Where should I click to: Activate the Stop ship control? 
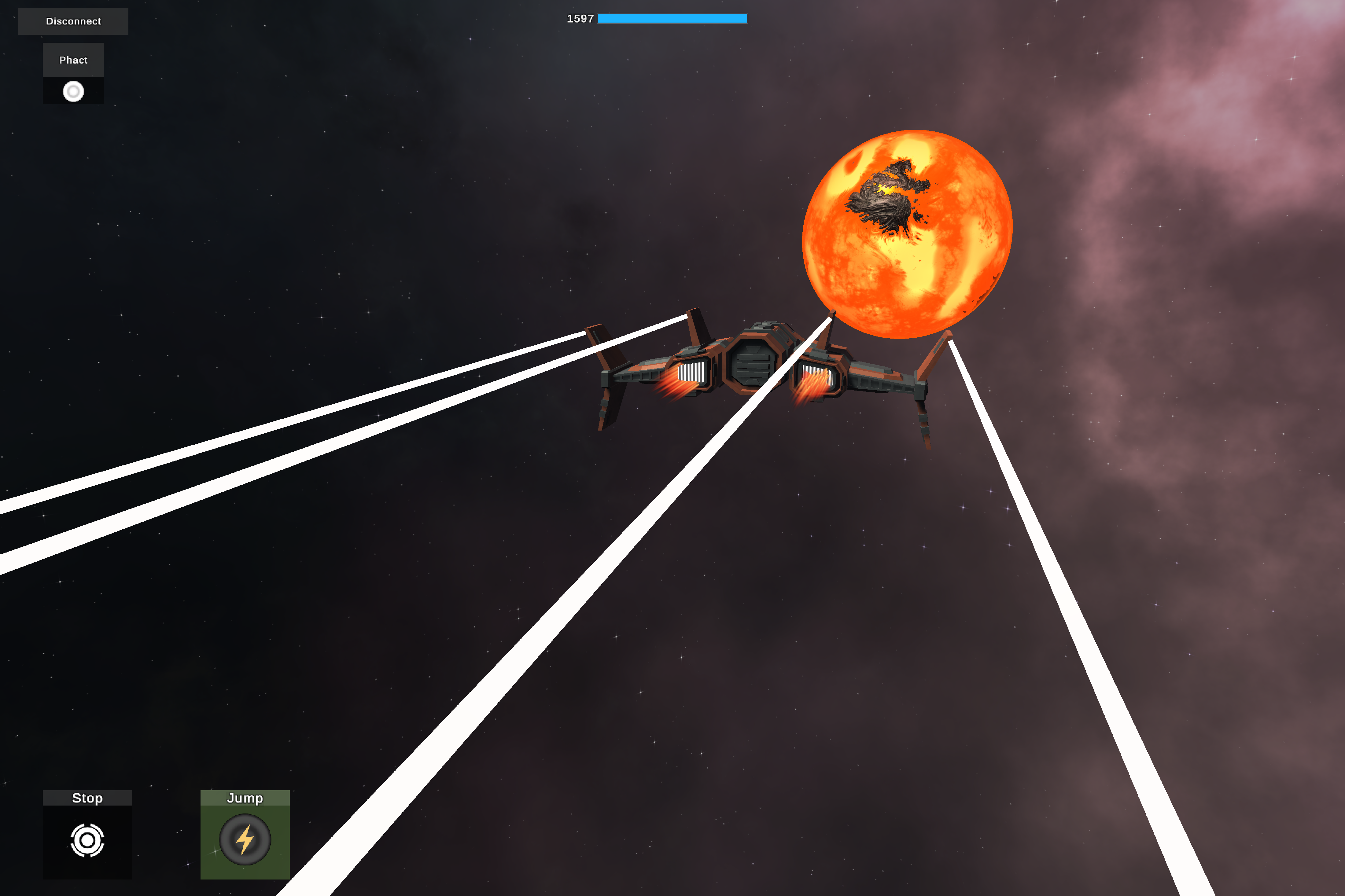(x=87, y=840)
